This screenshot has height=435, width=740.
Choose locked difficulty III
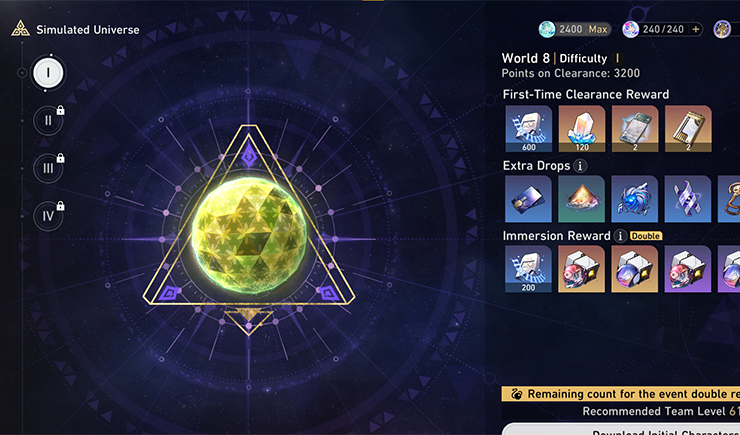click(48, 168)
